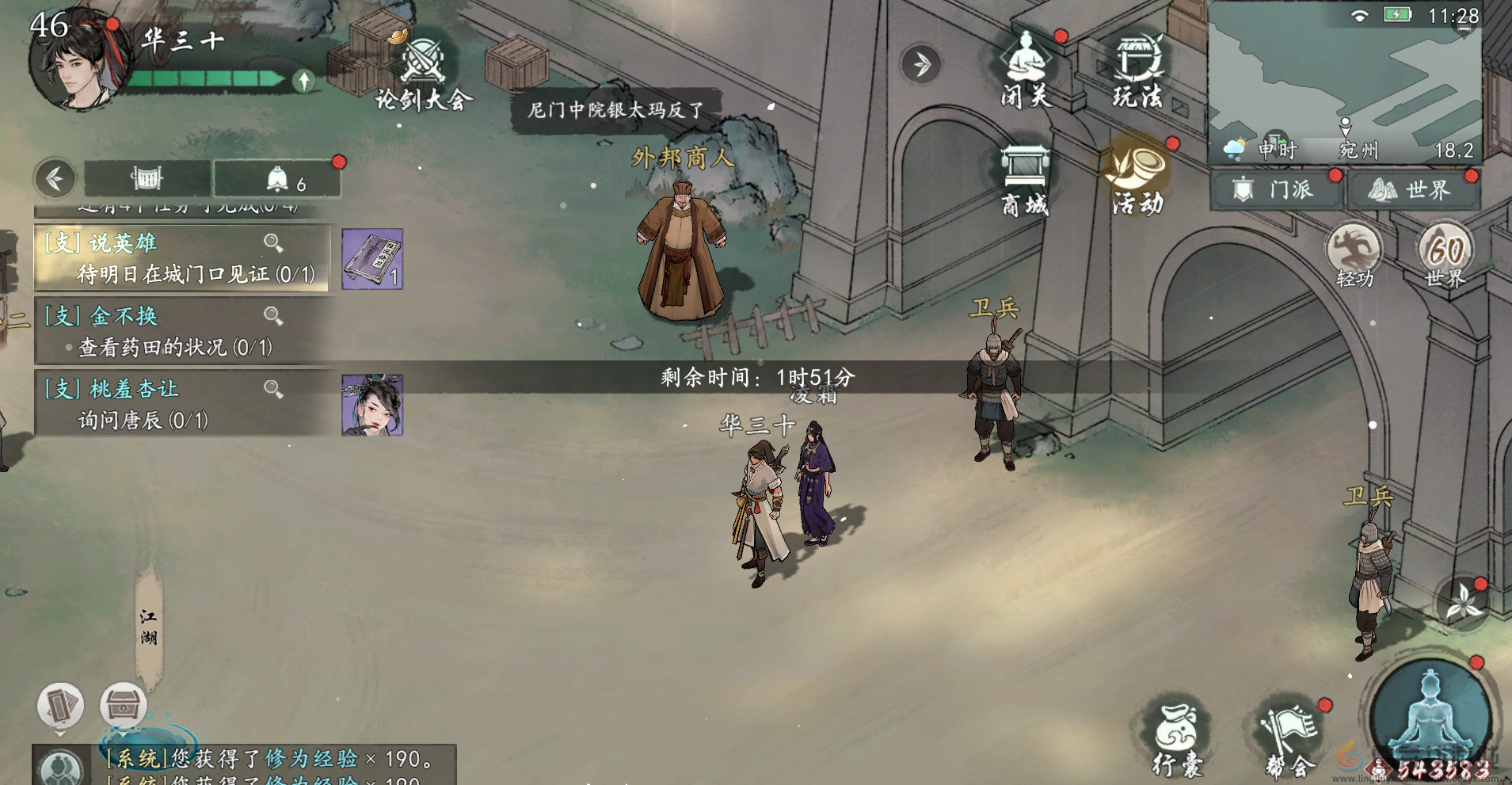Collapse the quest panel with back arrow
The height and width of the screenshot is (785, 1512).
(55, 179)
